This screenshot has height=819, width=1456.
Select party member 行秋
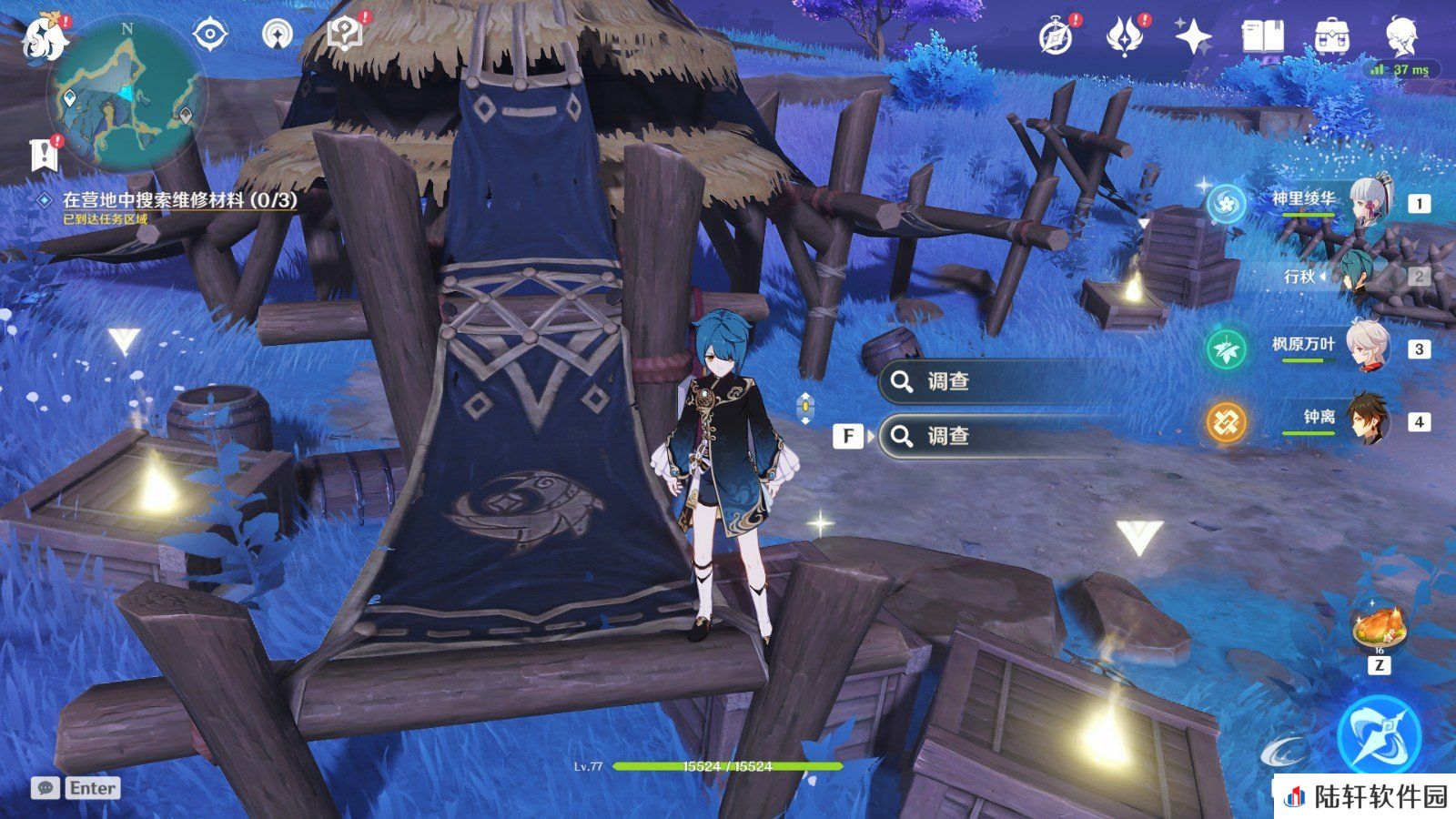1303,276
